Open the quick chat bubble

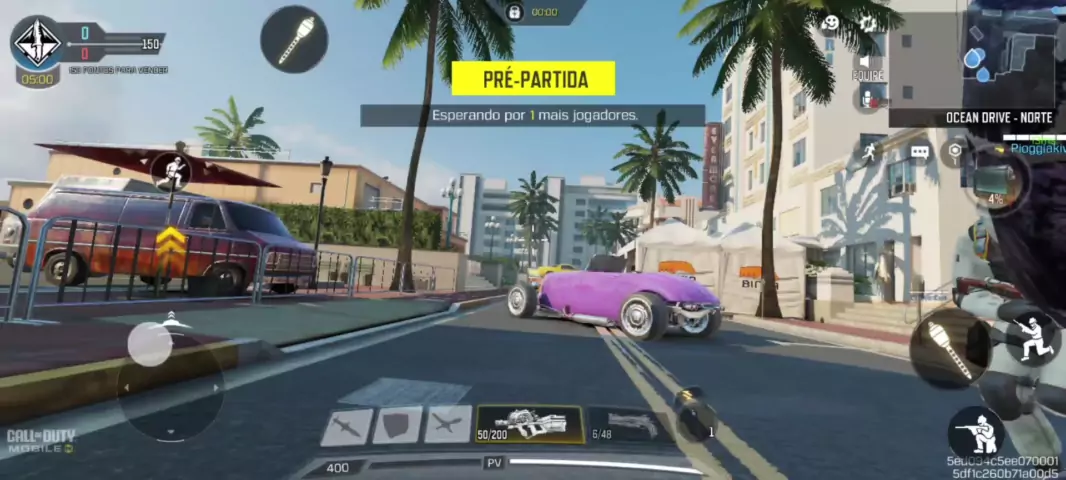click(919, 152)
